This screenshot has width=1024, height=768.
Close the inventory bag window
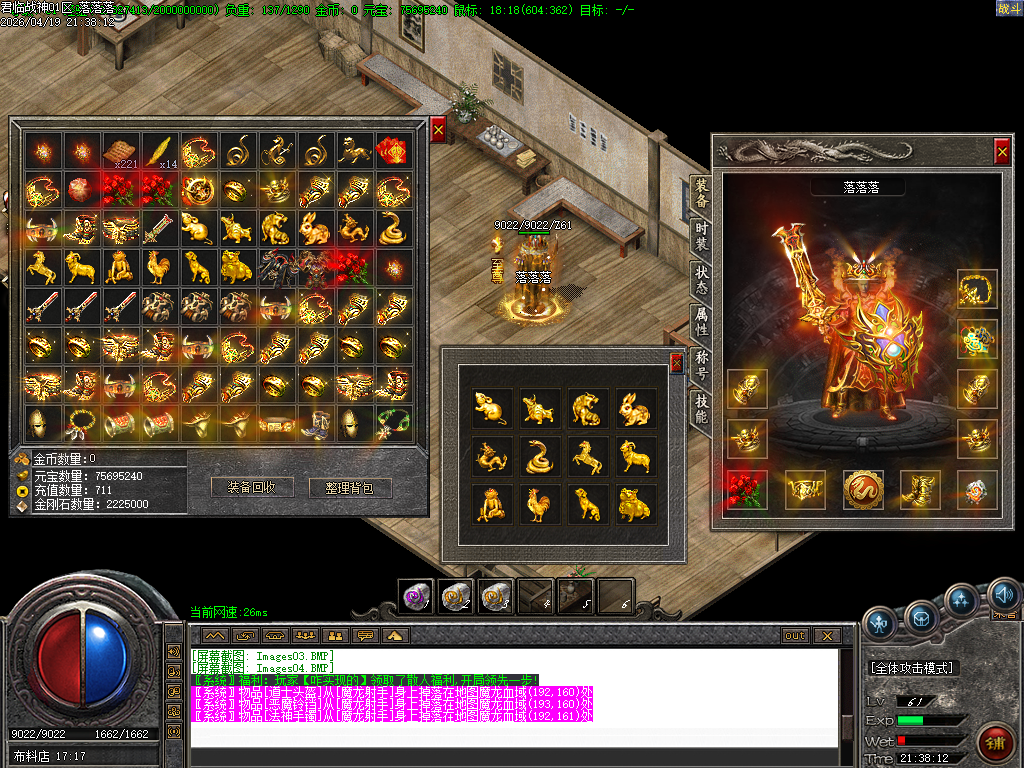pos(438,128)
